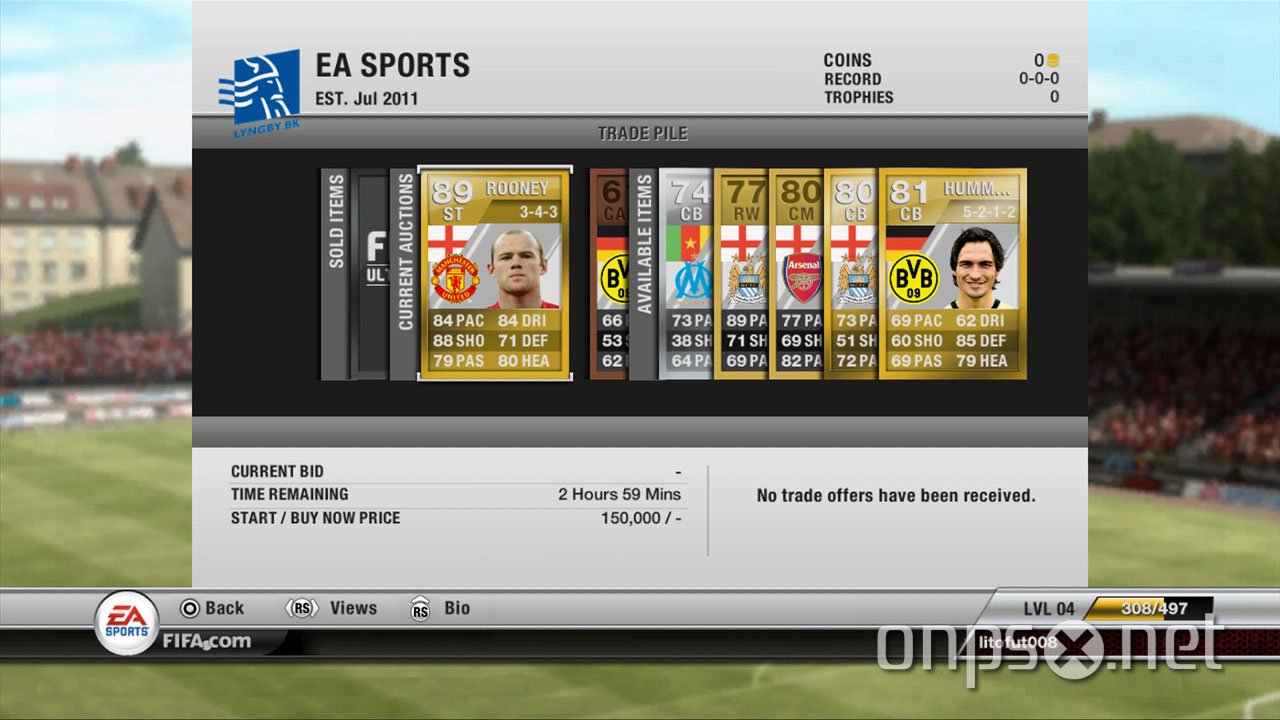Toggle the Bio display
Screen dimensions: 1280x720
443,608
